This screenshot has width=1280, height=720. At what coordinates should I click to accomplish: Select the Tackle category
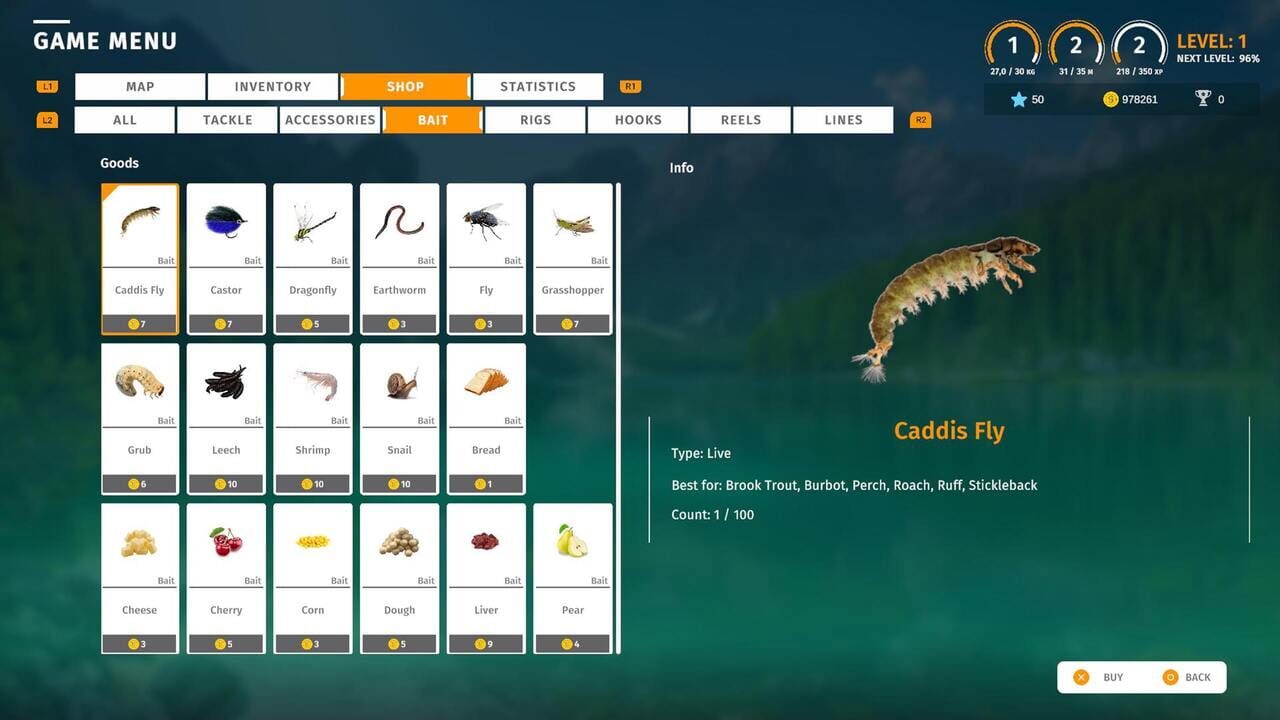(x=228, y=120)
